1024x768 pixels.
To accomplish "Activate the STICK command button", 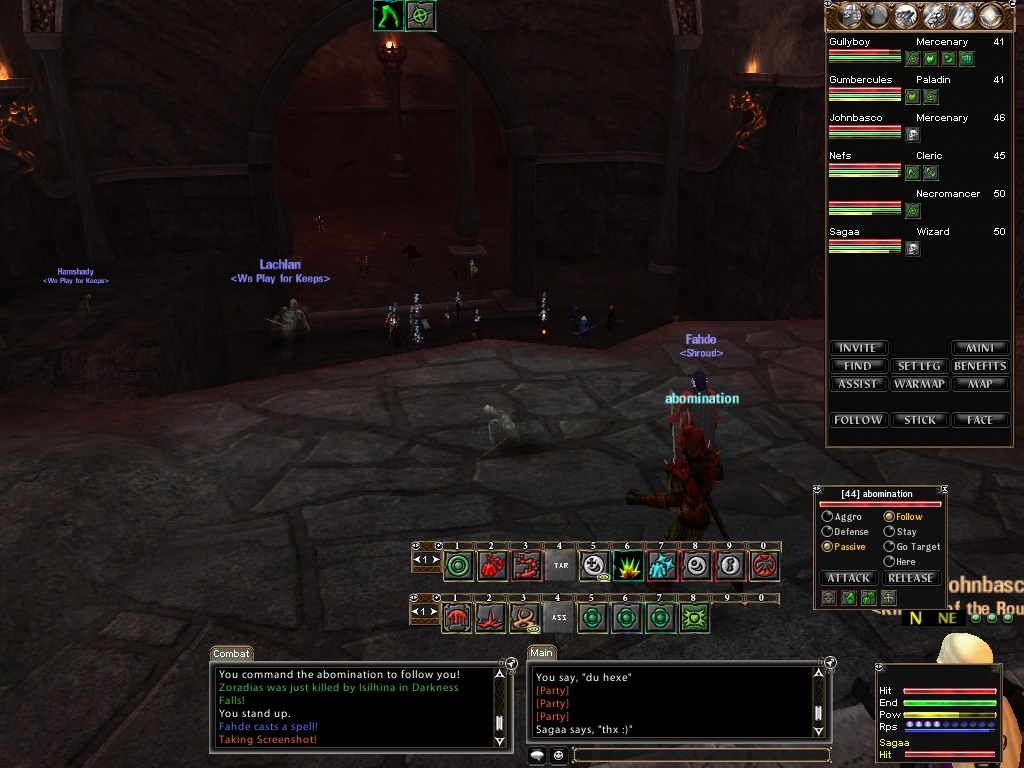I will 919,420.
